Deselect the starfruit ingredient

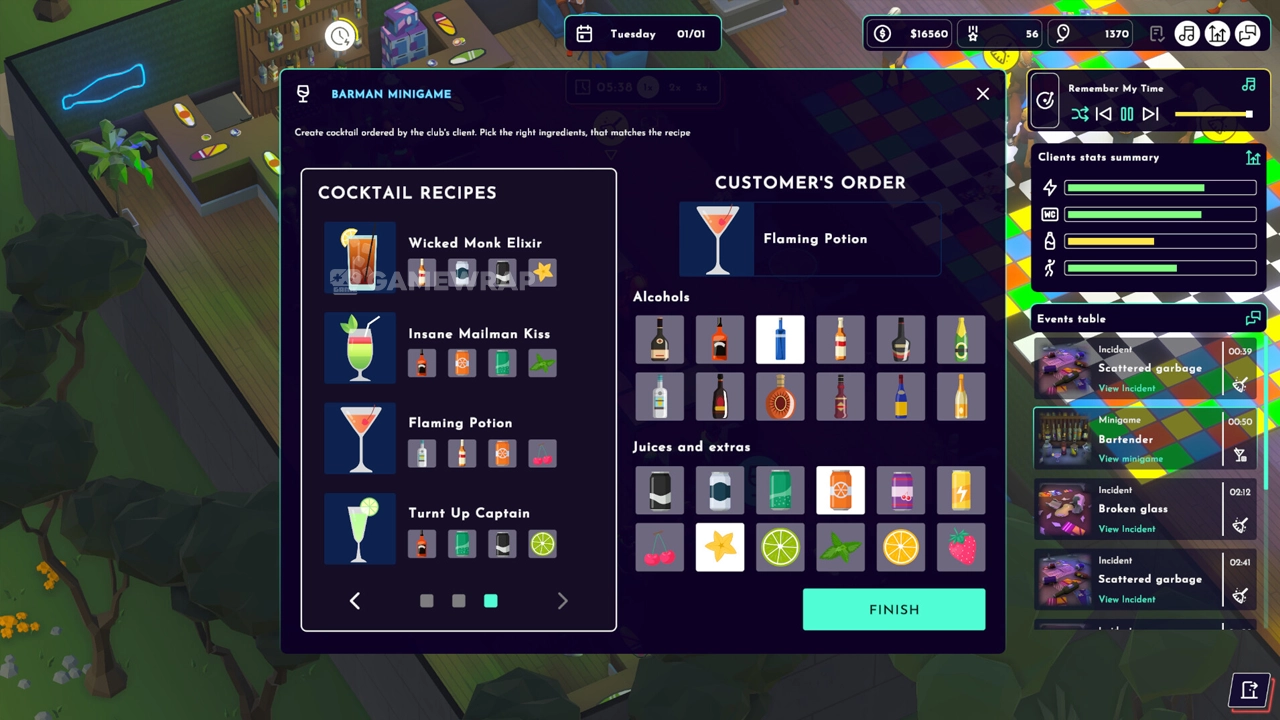point(720,548)
